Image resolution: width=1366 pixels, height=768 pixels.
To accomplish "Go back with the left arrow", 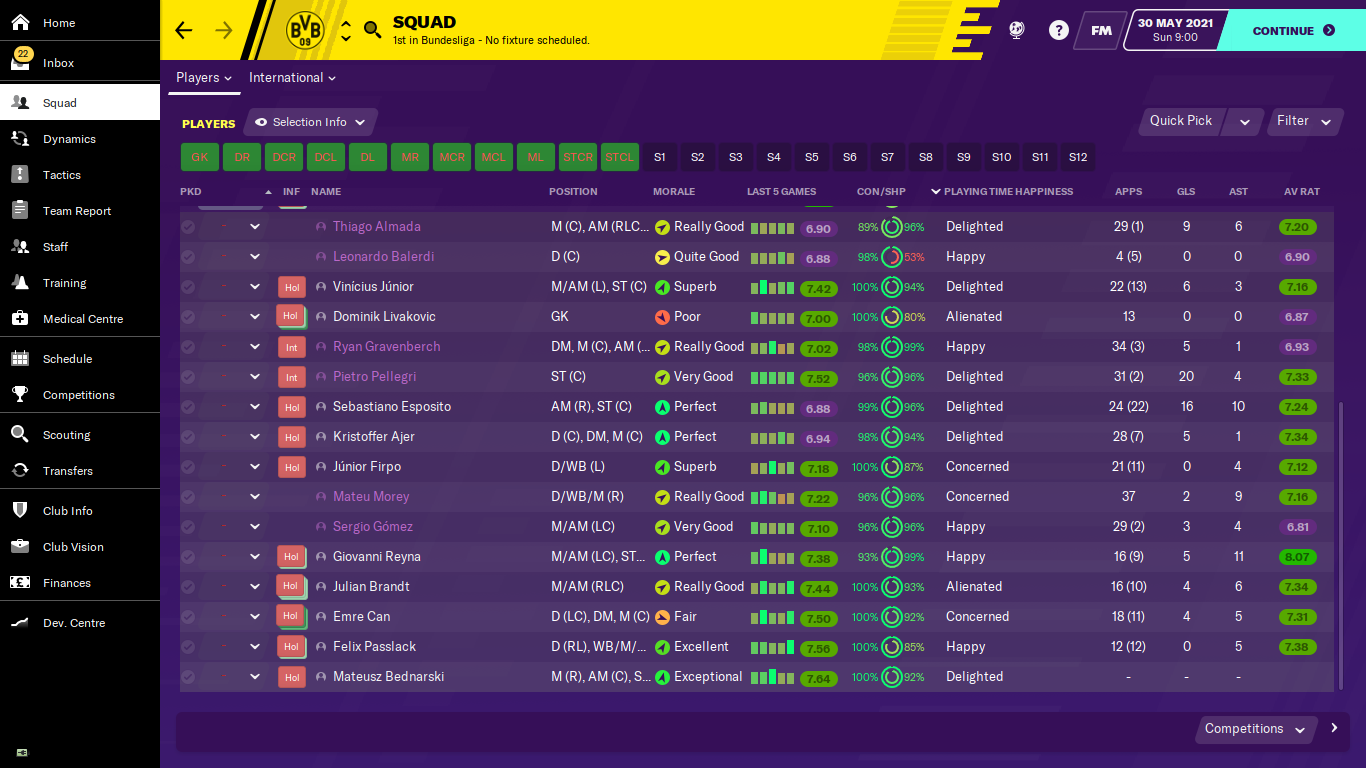I will click(183, 30).
